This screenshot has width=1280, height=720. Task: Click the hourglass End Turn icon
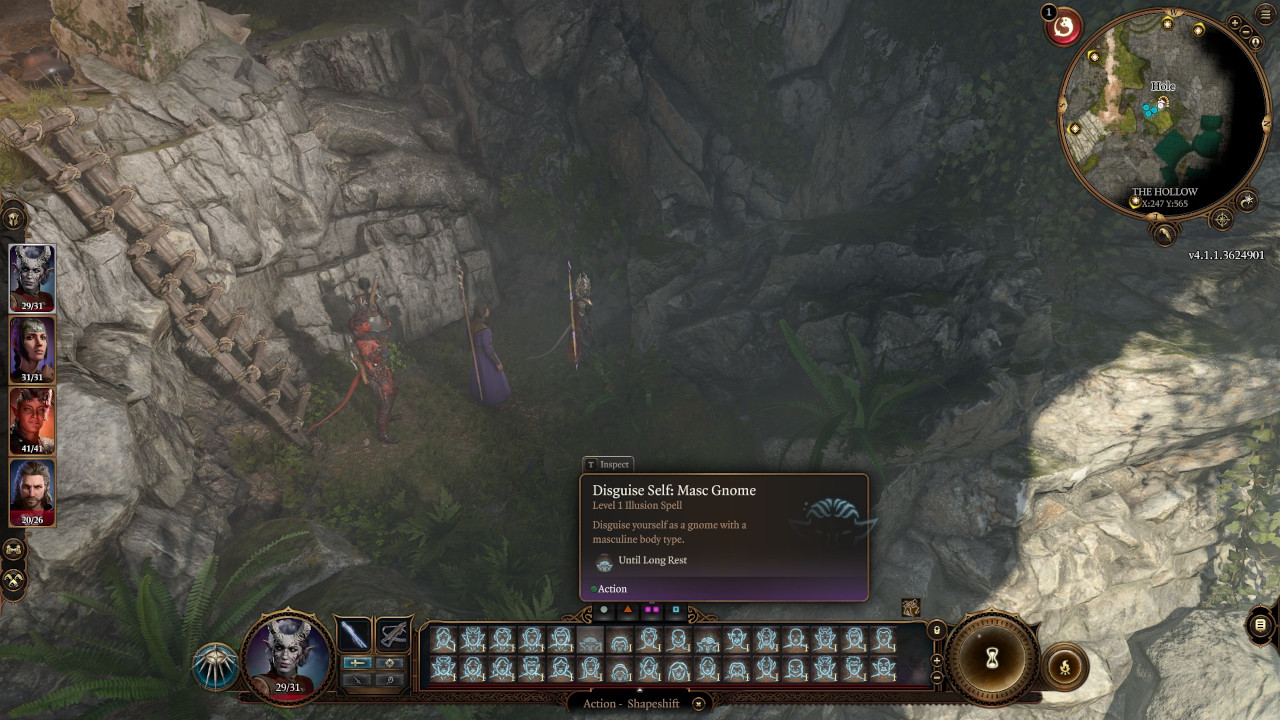tap(992, 658)
